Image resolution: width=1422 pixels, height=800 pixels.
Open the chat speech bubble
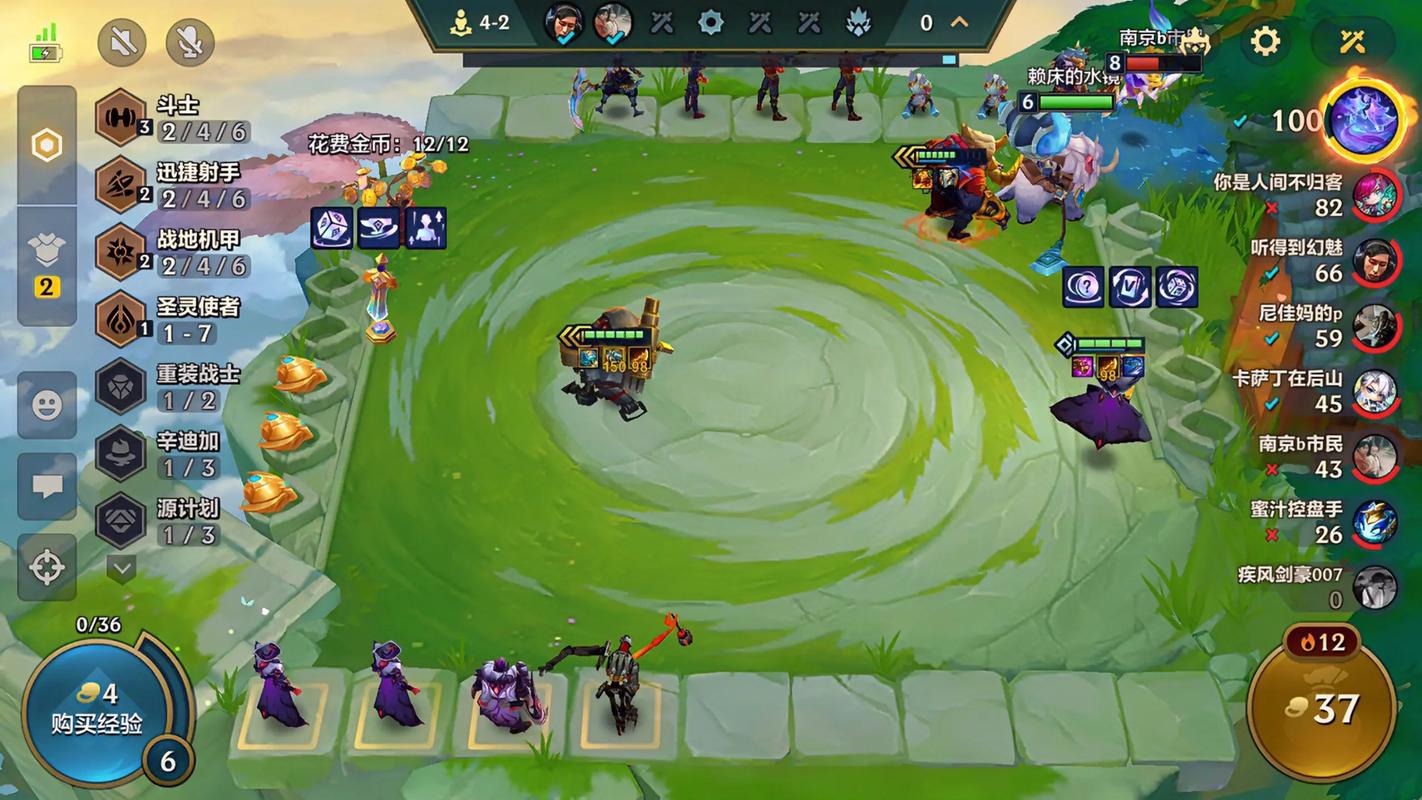[47, 487]
